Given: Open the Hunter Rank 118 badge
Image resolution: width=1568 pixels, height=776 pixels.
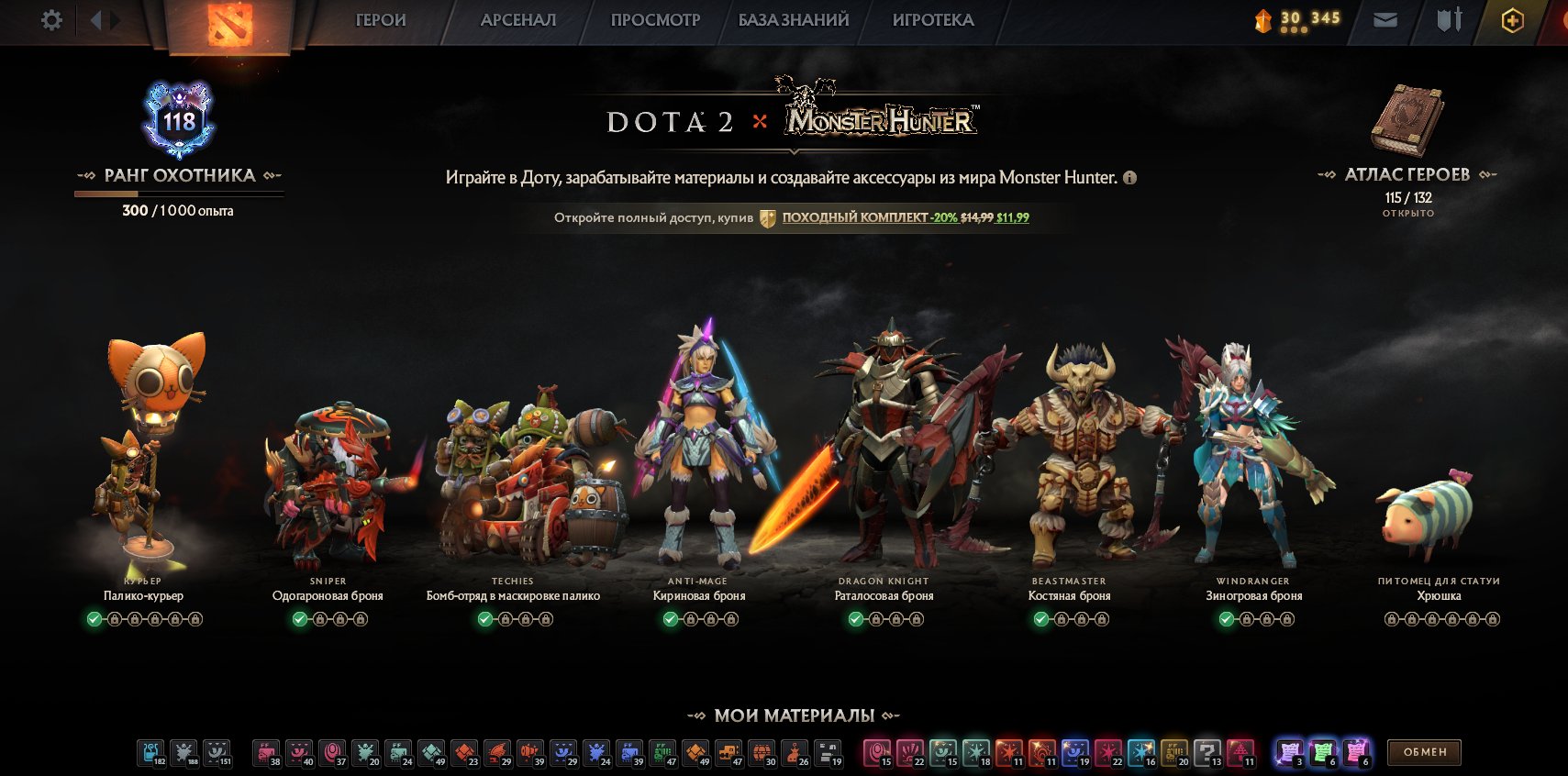Looking at the screenshot, I should pyautogui.click(x=179, y=119).
